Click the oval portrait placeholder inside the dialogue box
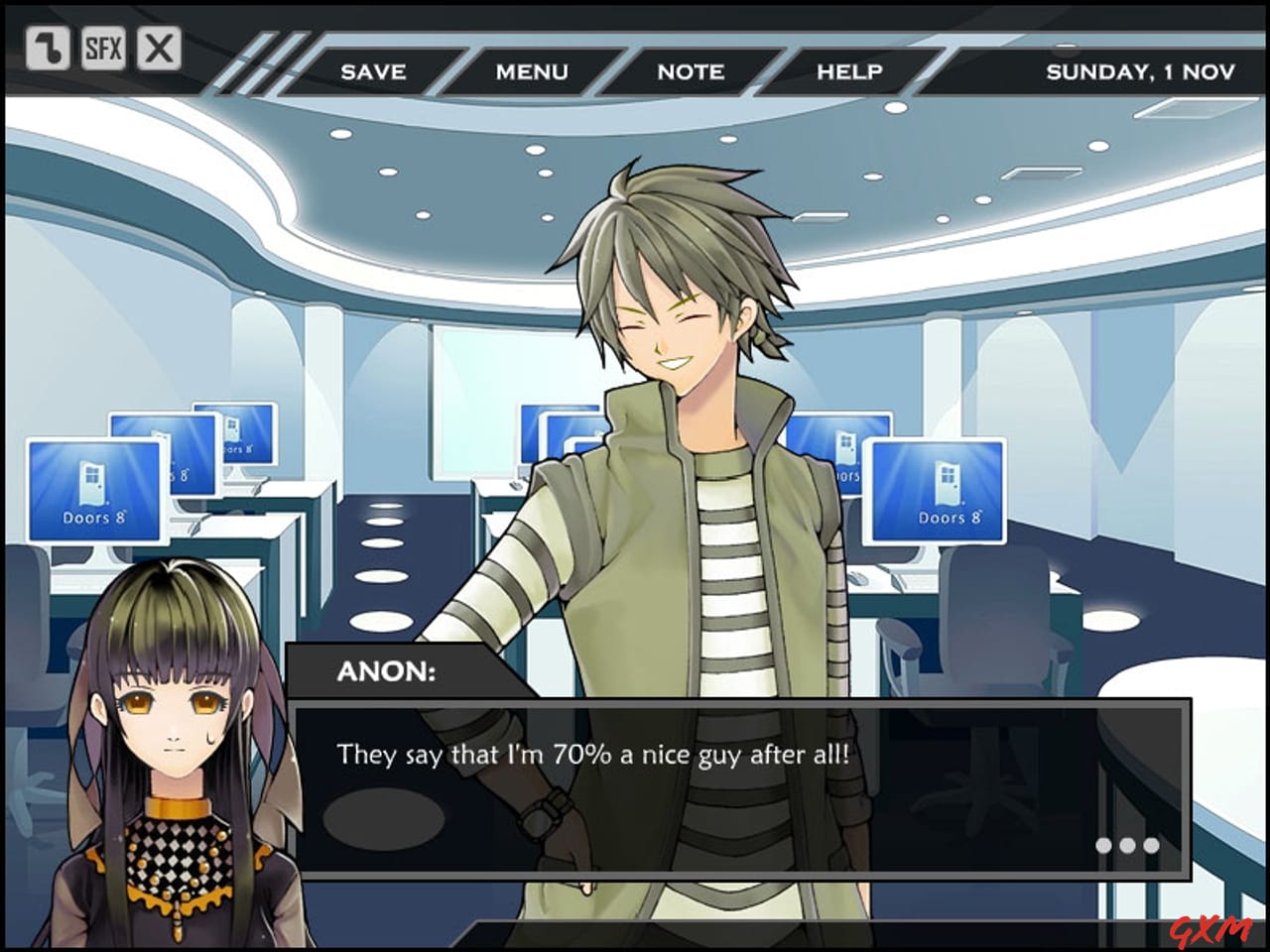Viewport: 1270px width, 952px height. tap(382, 818)
